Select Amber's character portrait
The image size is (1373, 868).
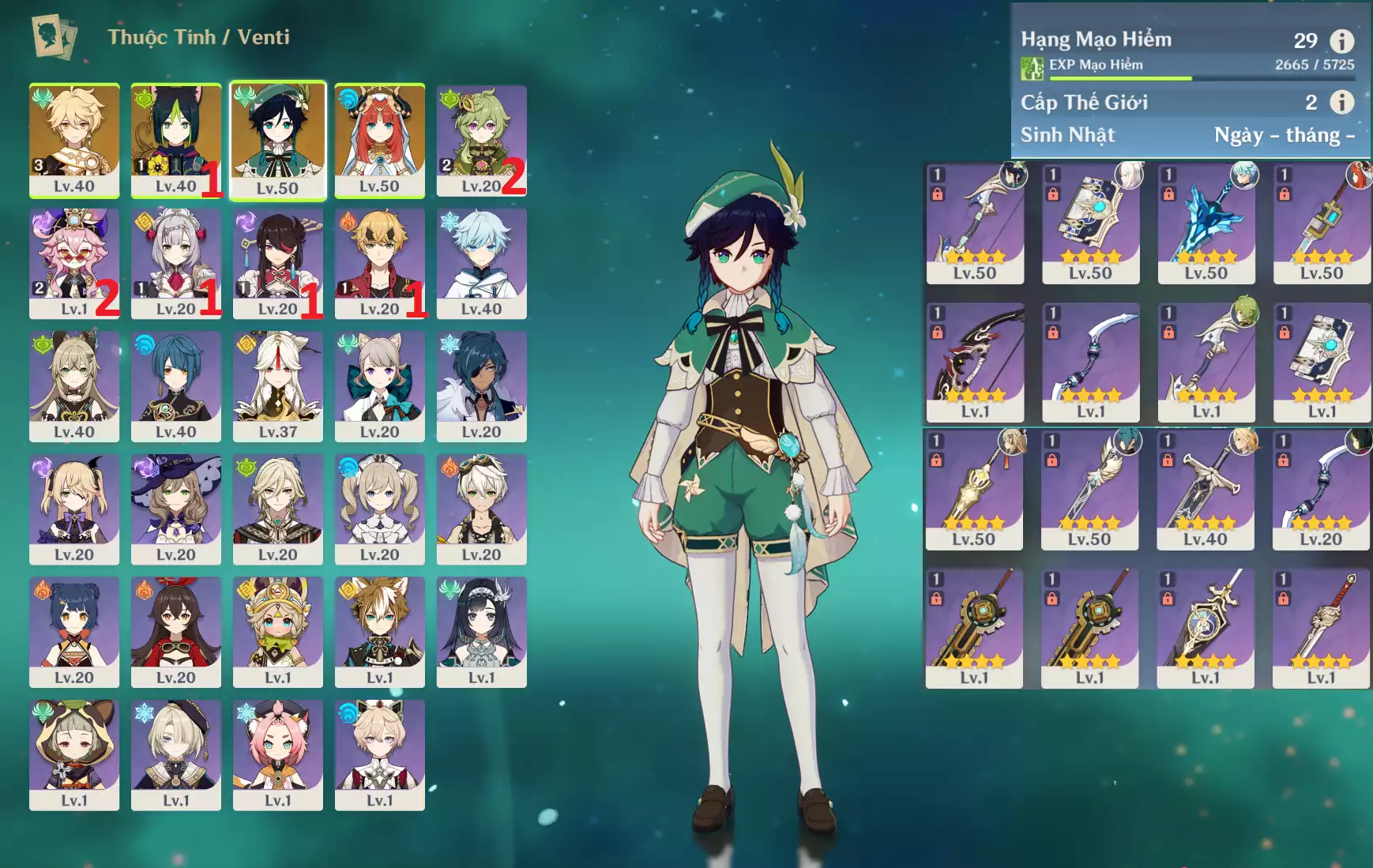(175, 632)
